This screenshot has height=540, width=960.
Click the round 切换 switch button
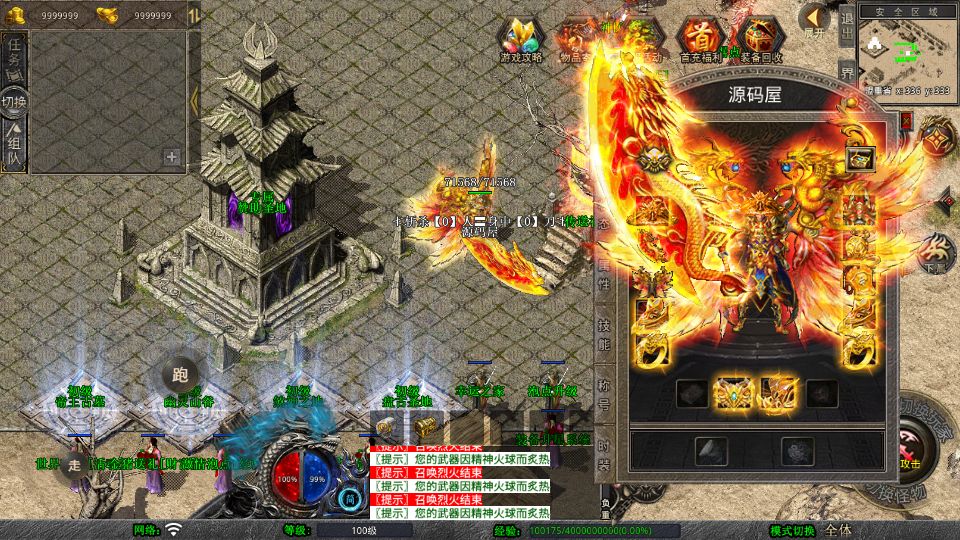pos(14,101)
